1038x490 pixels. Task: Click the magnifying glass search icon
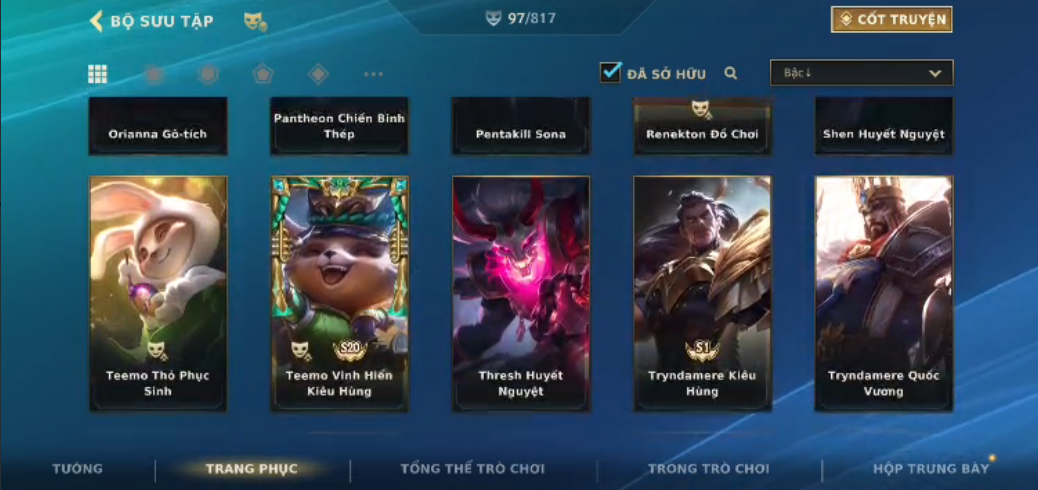pyautogui.click(x=731, y=73)
